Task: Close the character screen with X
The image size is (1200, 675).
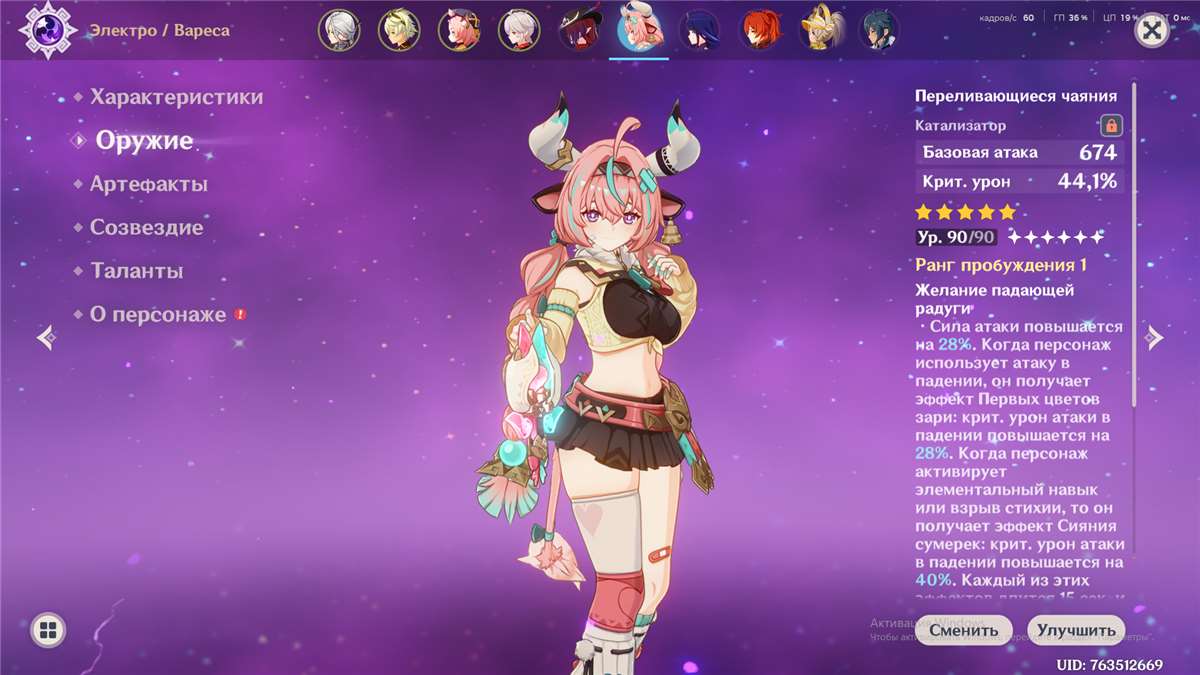Action: point(1153,30)
